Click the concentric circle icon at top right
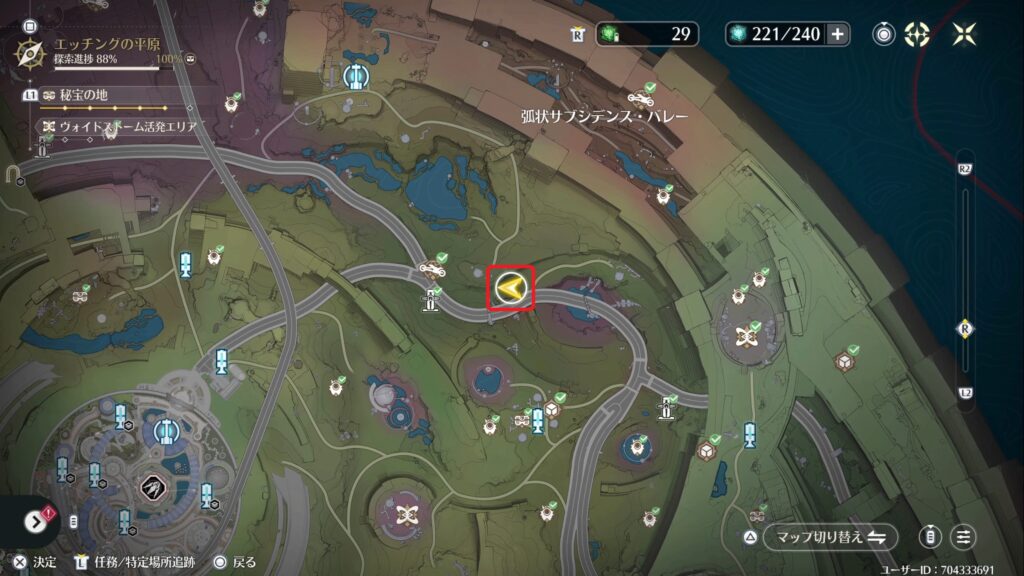This screenshot has height=576, width=1024. click(884, 34)
